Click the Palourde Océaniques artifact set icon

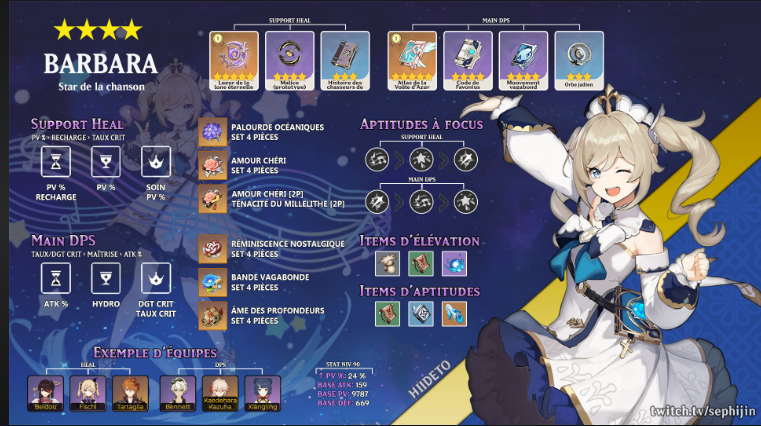click(x=212, y=132)
